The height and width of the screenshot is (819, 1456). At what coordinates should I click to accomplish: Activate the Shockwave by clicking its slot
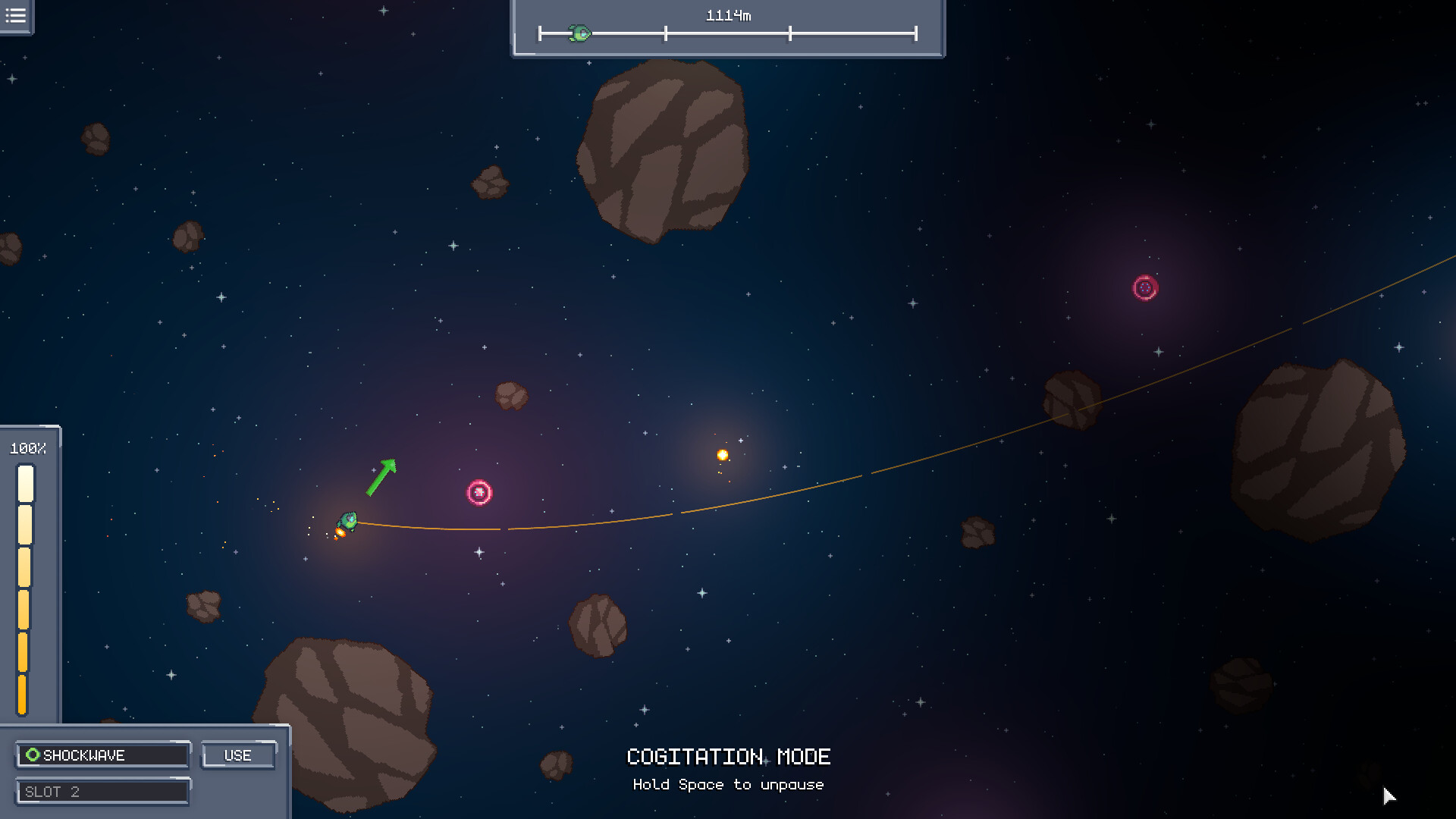click(237, 755)
